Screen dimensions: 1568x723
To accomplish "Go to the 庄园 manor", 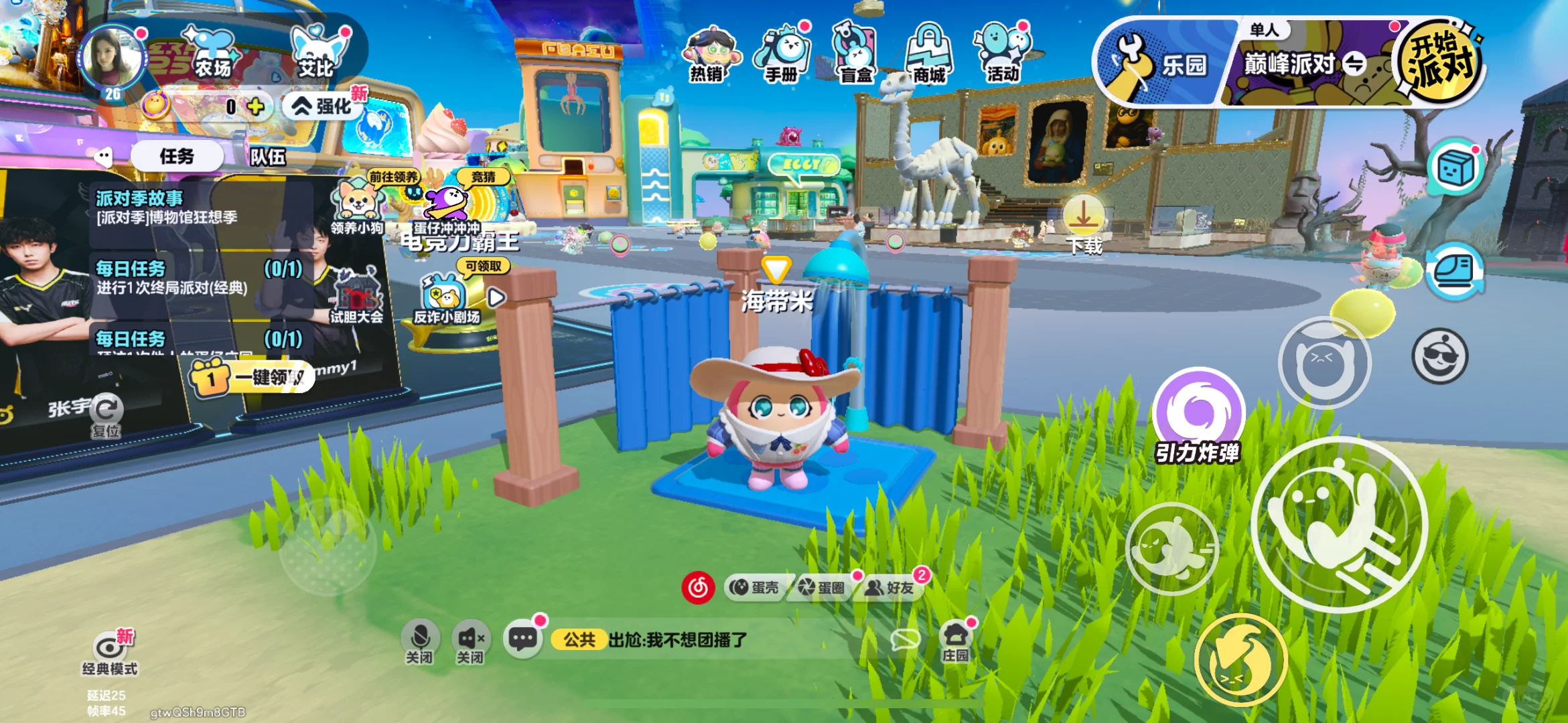I will point(955,641).
